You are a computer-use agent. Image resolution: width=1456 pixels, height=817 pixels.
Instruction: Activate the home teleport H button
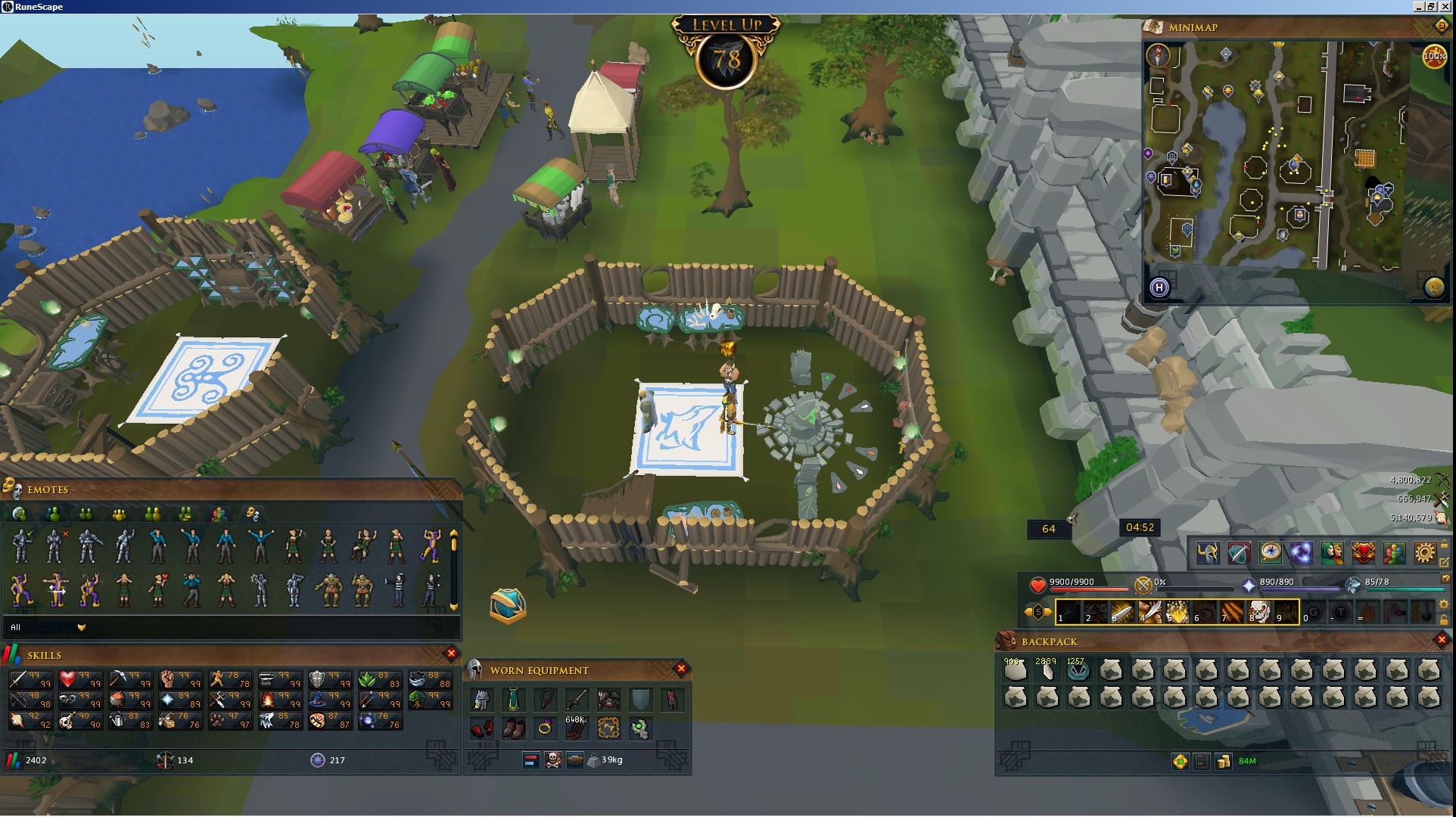point(1159,287)
